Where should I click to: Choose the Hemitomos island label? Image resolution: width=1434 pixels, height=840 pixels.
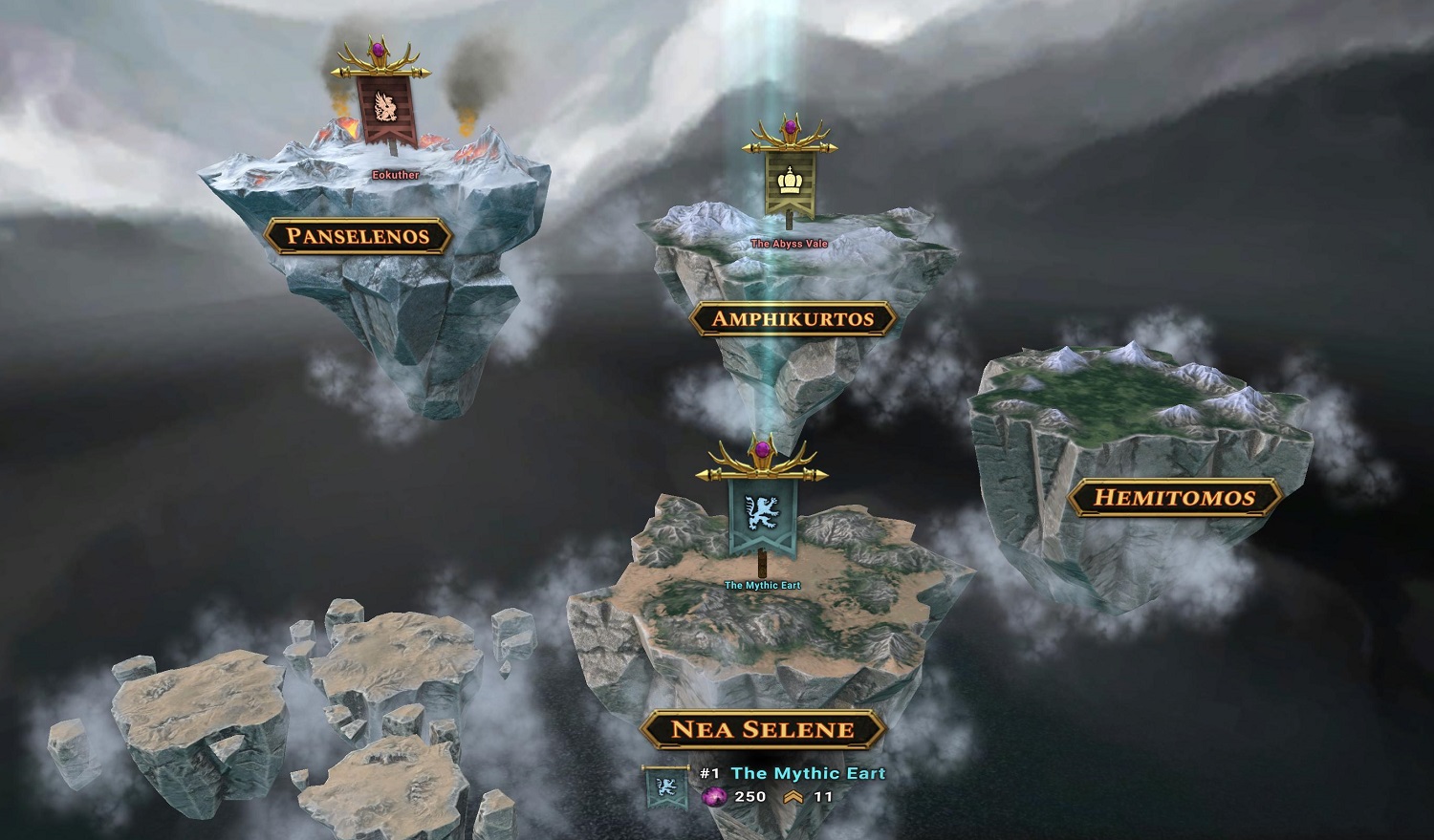(1174, 497)
